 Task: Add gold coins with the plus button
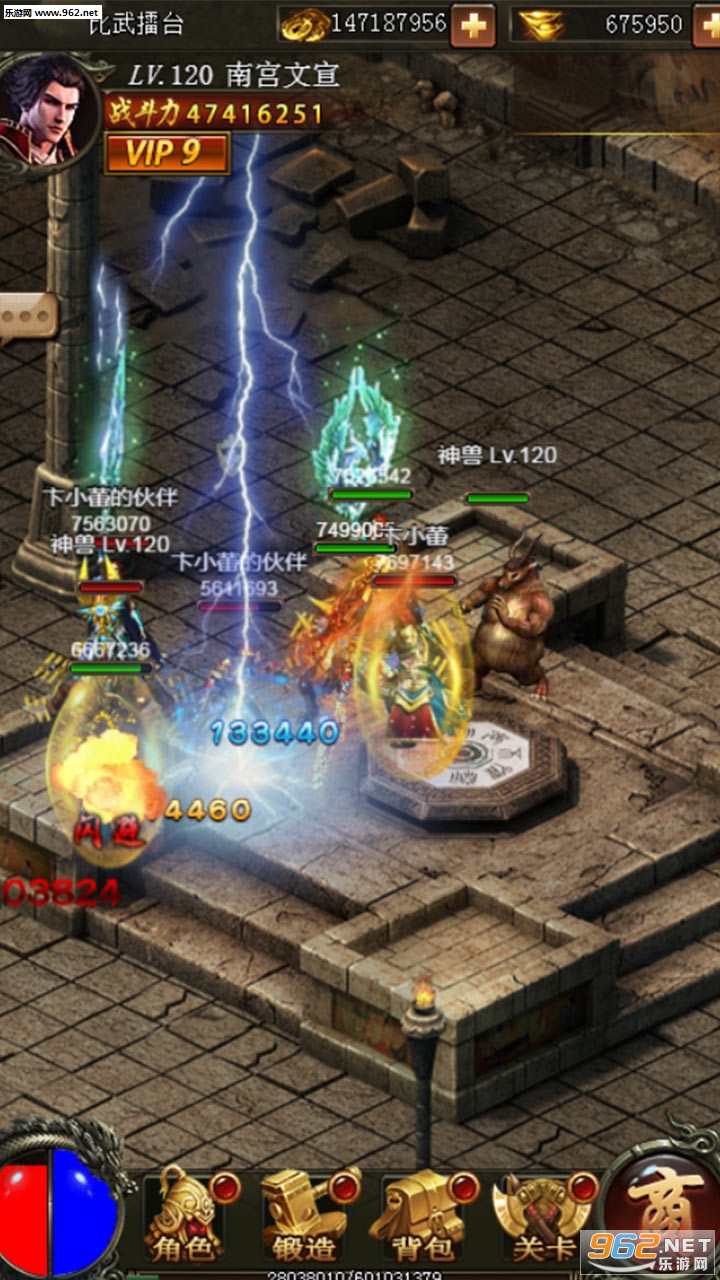pos(473,25)
